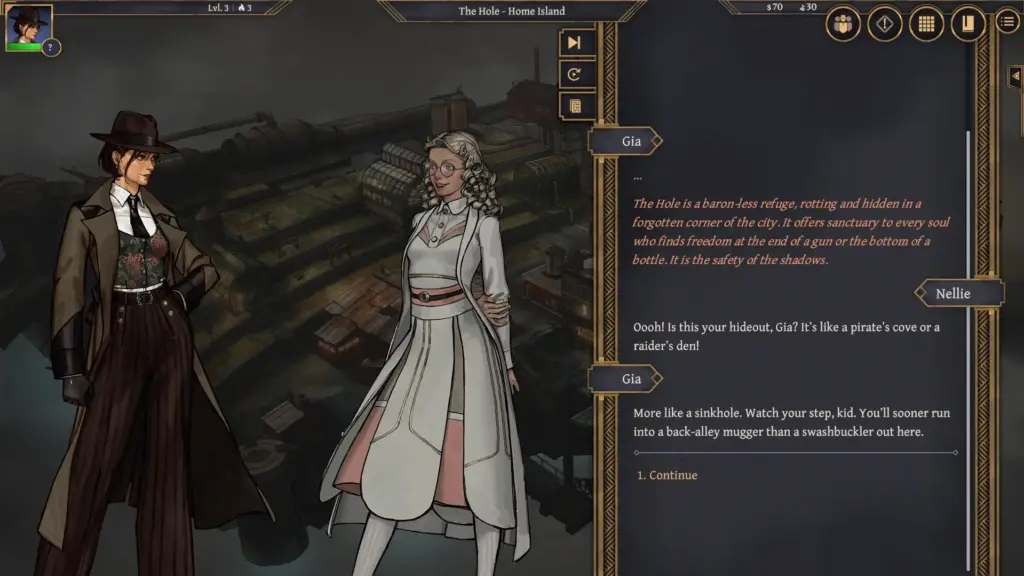
Task: Show the diamond exclamation quest icon
Action: [x=885, y=24]
